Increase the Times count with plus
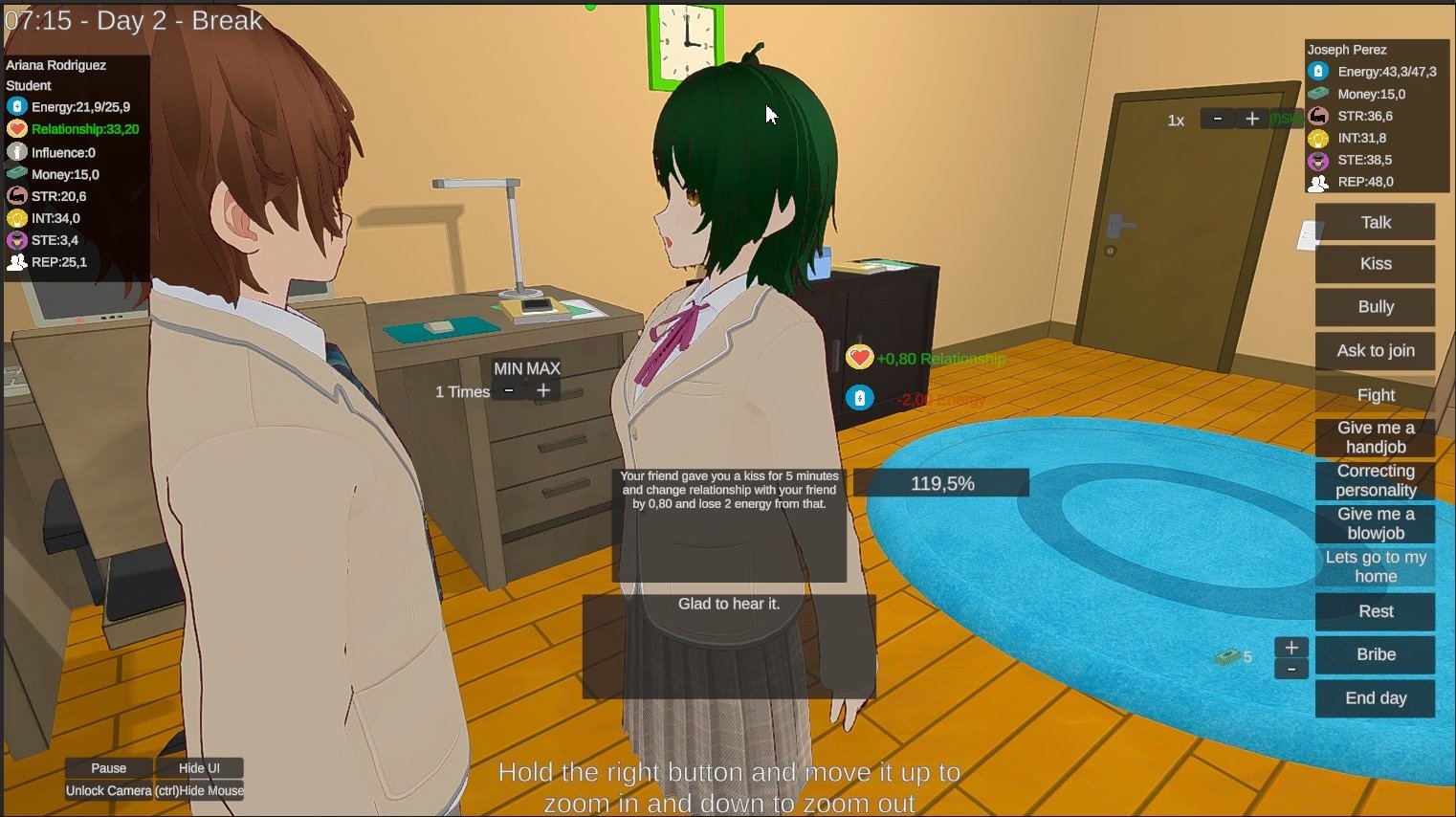This screenshot has height=817, width=1456. pyautogui.click(x=543, y=390)
